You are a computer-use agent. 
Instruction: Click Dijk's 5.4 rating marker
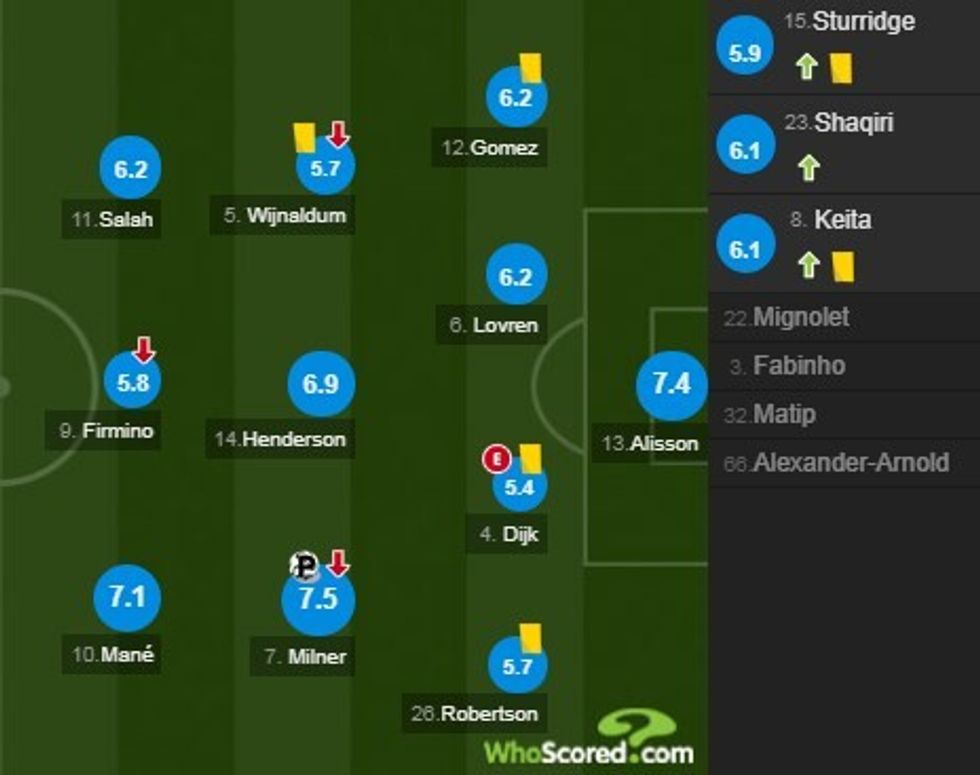(x=519, y=489)
